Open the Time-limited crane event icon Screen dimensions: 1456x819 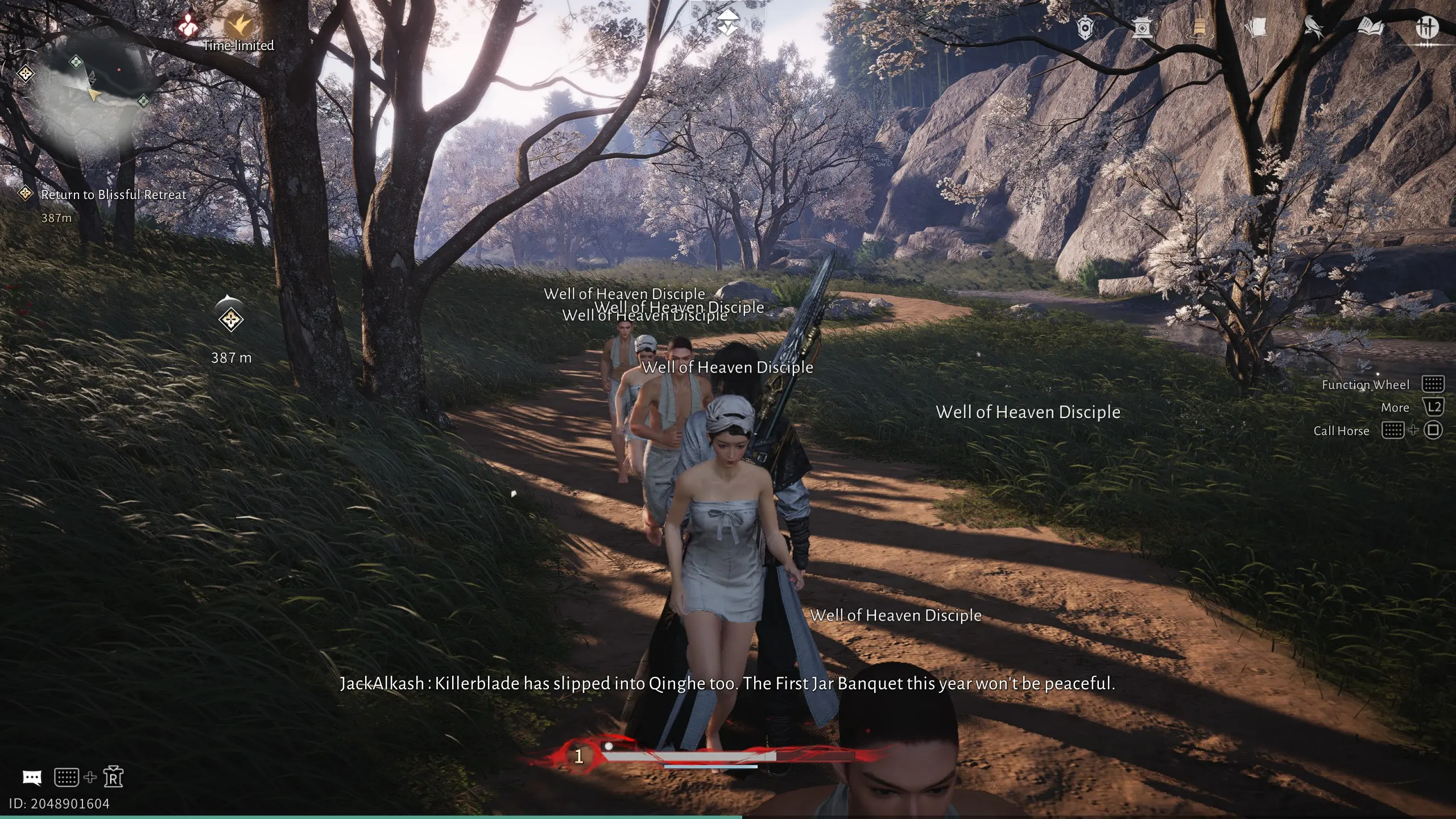coord(238,25)
